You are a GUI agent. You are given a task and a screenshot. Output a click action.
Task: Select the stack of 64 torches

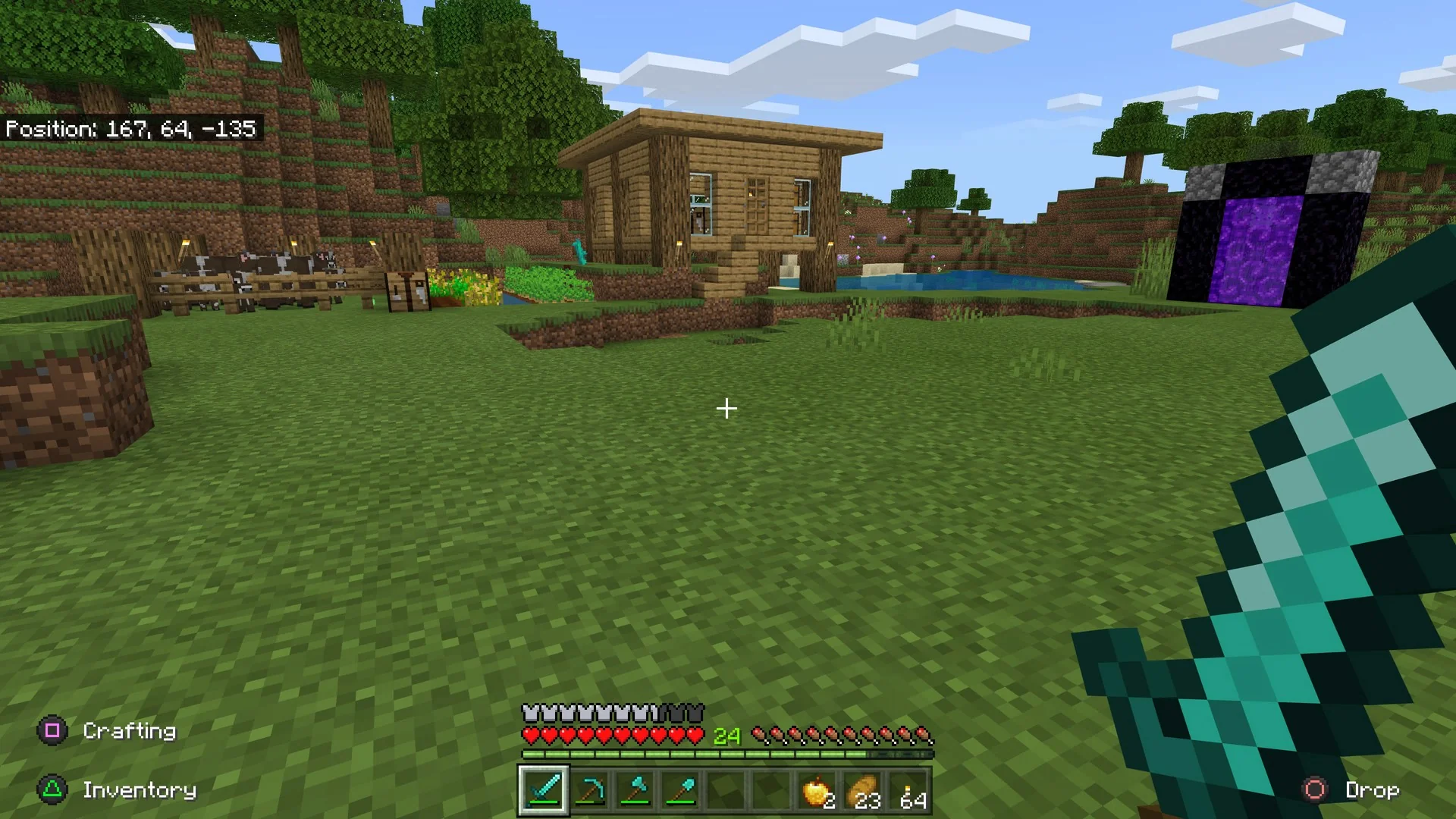tap(908, 791)
